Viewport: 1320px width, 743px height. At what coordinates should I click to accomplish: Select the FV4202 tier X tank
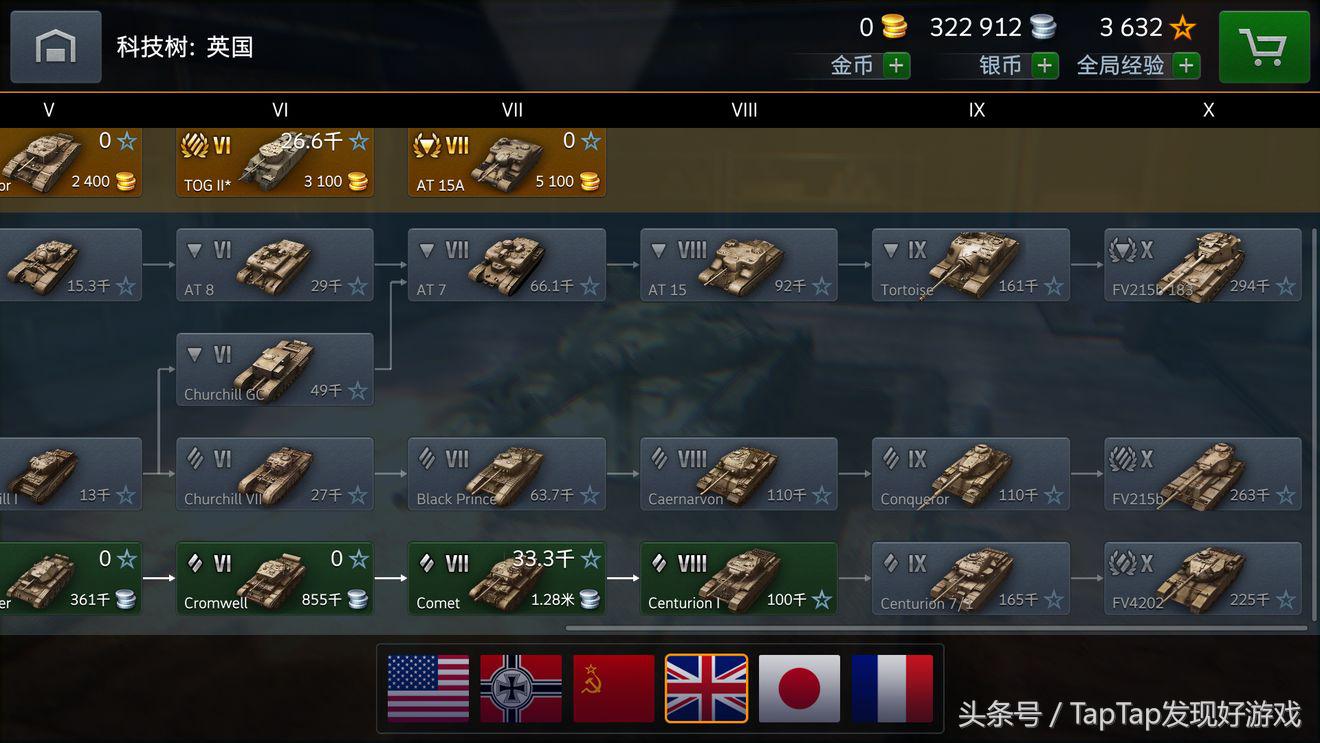tap(1203, 578)
